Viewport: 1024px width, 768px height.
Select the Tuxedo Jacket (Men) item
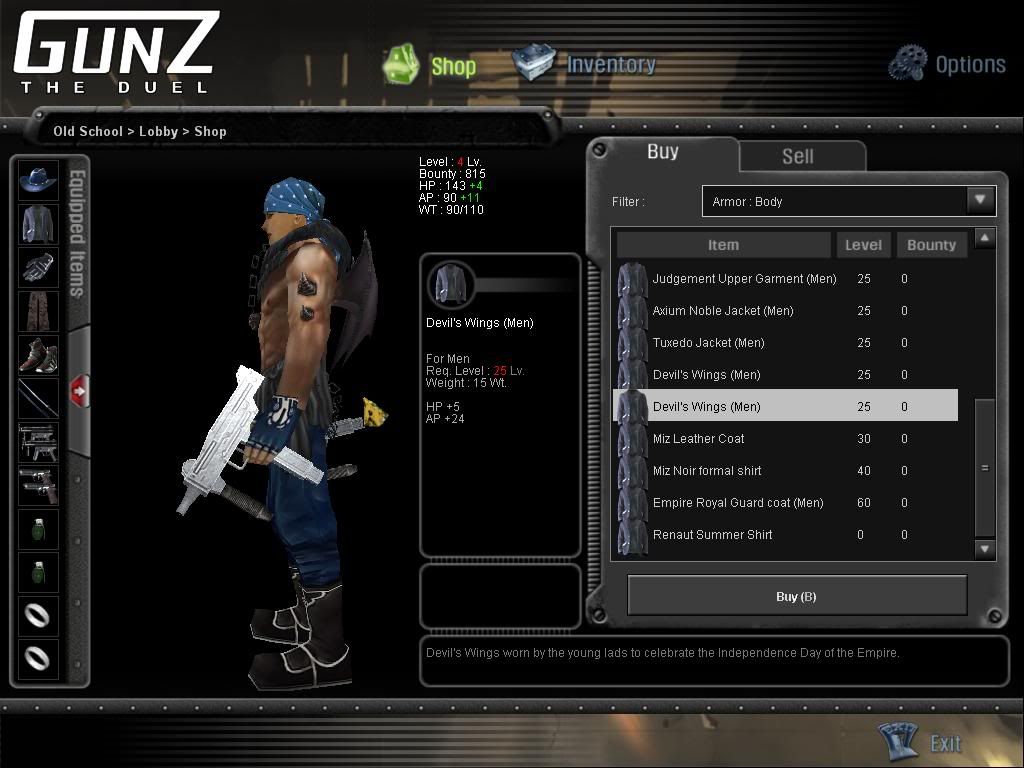pyautogui.click(x=708, y=343)
